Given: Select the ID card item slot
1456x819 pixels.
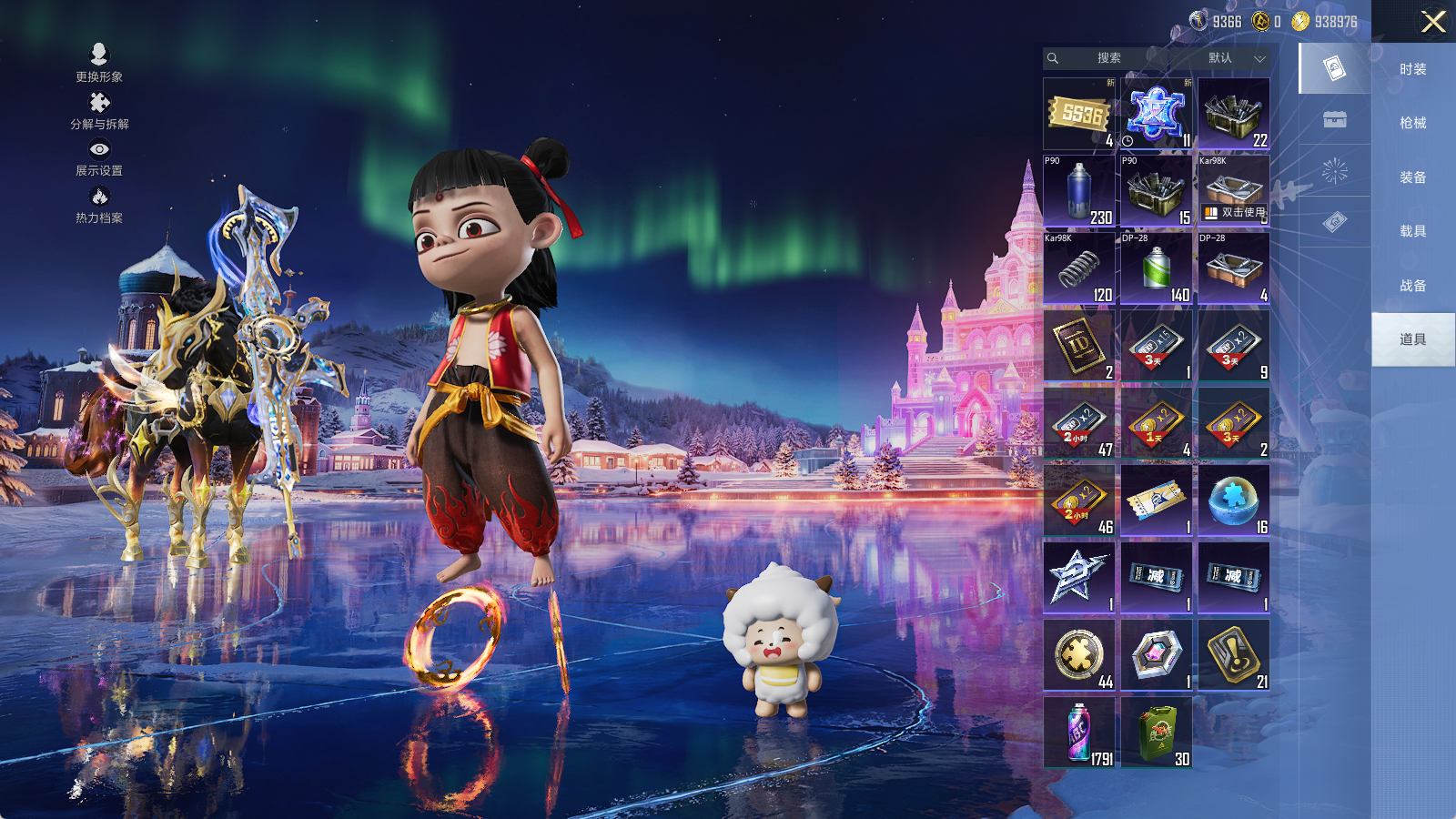Looking at the screenshot, I should [1079, 346].
